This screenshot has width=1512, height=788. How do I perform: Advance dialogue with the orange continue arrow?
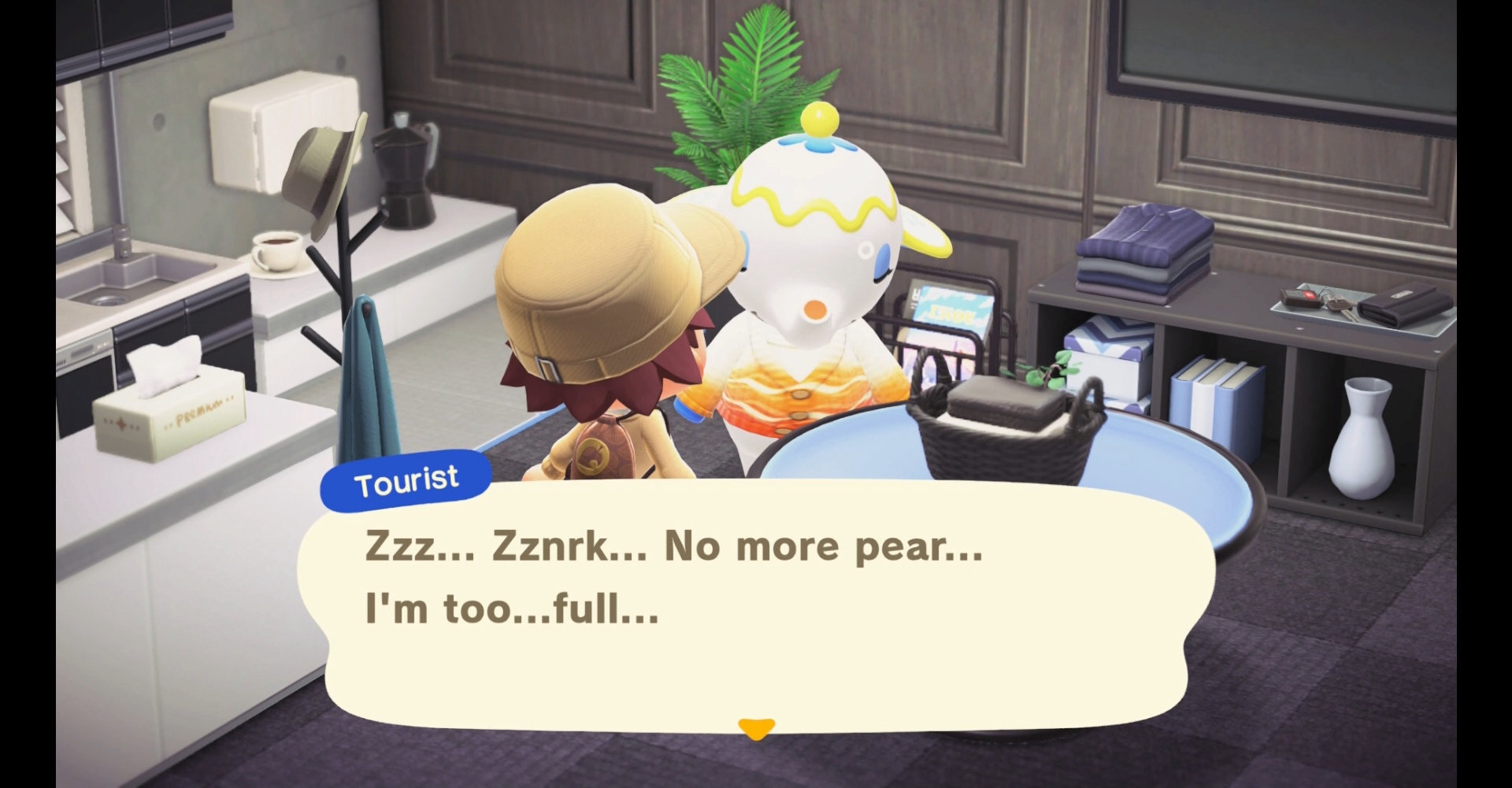(756, 728)
